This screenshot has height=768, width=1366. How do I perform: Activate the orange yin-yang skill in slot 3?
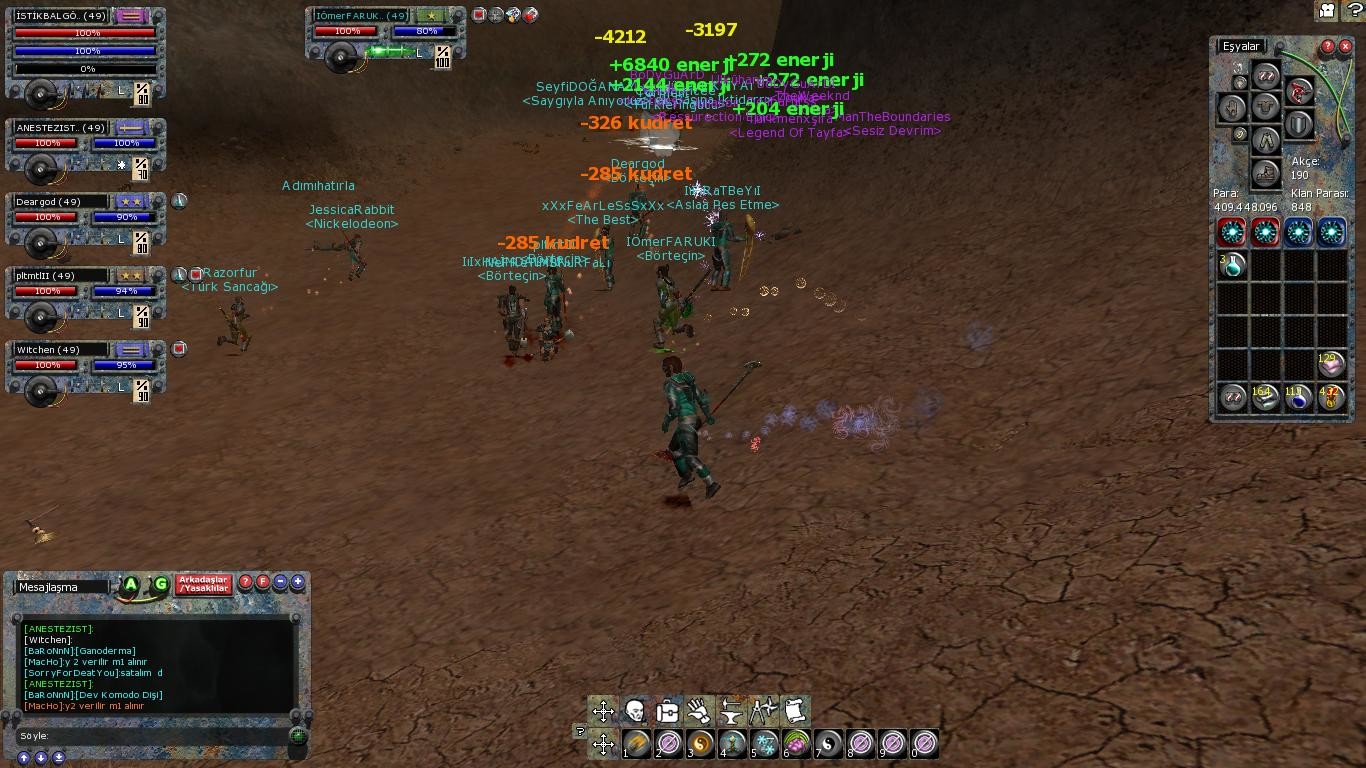pyautogui.click(x=700, y=744)
